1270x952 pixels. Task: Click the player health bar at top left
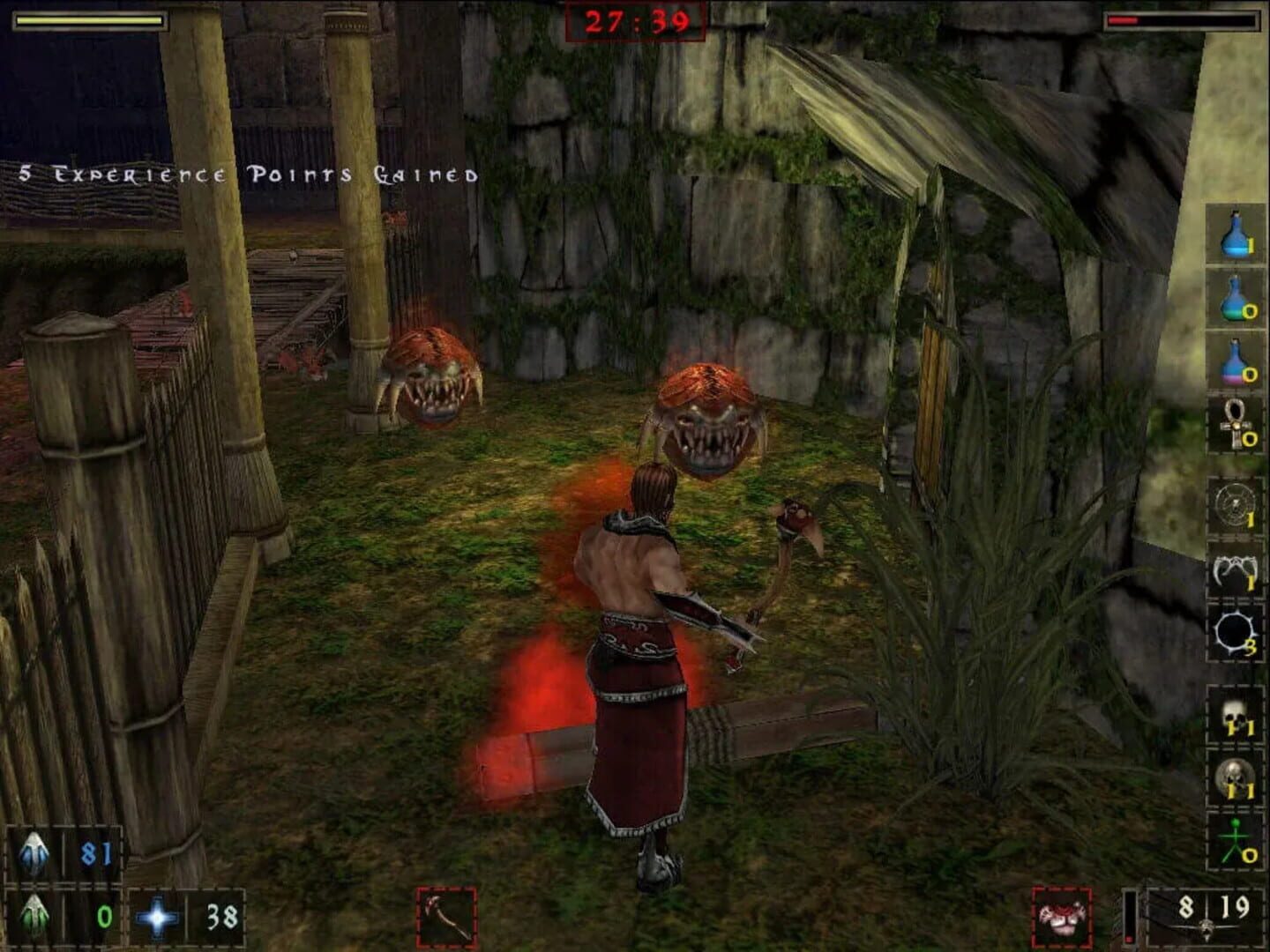tap(88, 20)
